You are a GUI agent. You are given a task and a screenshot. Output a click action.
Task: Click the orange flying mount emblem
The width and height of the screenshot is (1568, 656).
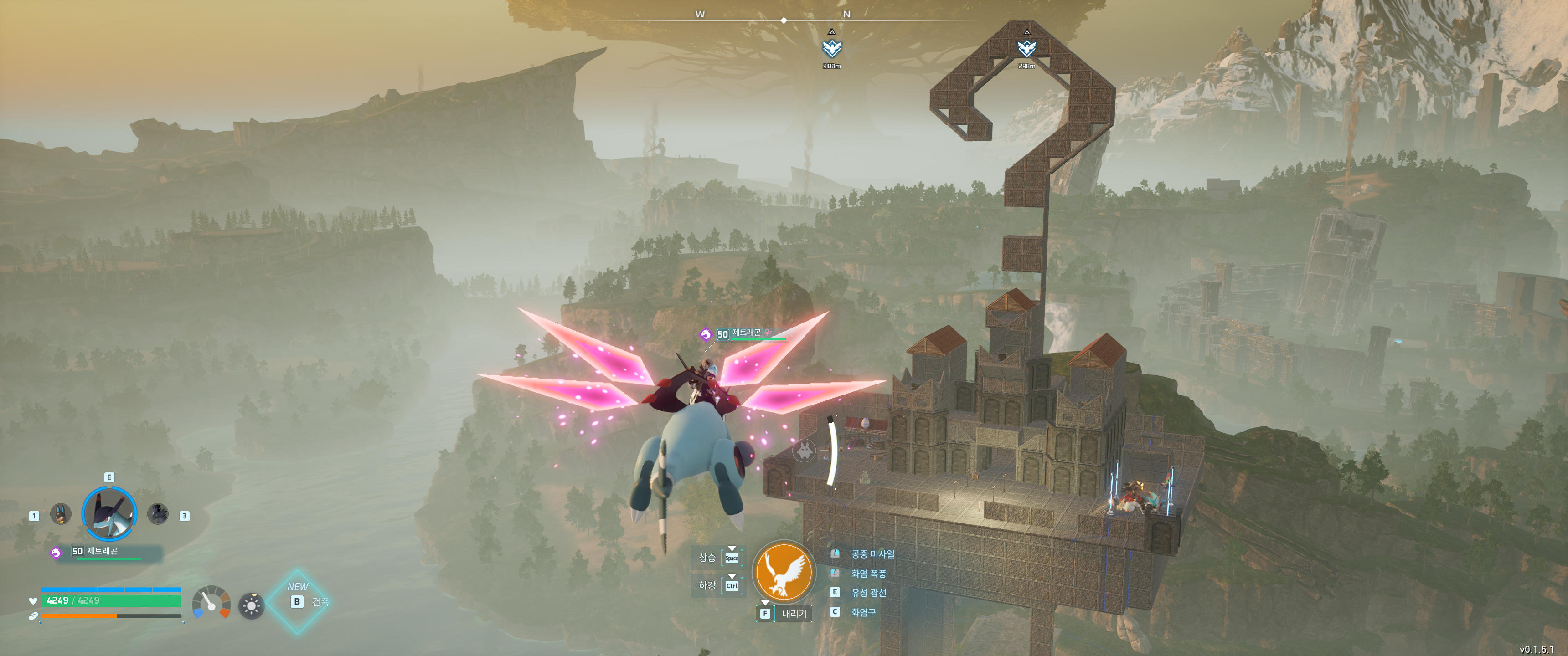784,571
